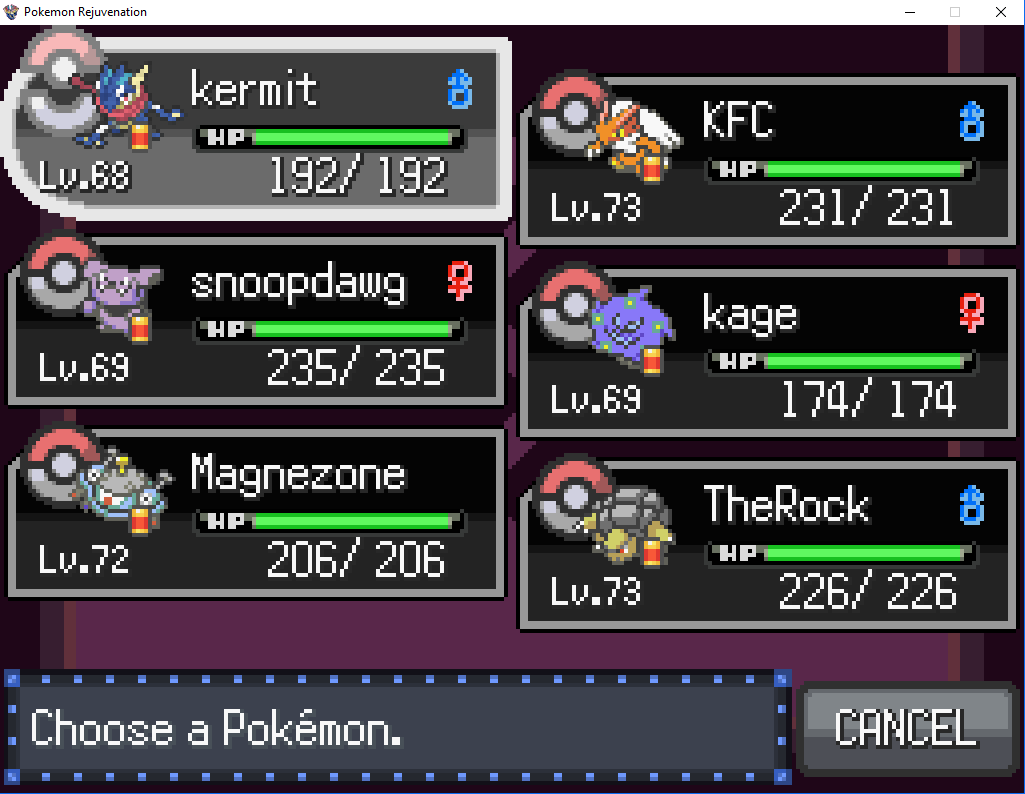Choose Magnezone from the party
The image size is (1025, 794).
258,514
